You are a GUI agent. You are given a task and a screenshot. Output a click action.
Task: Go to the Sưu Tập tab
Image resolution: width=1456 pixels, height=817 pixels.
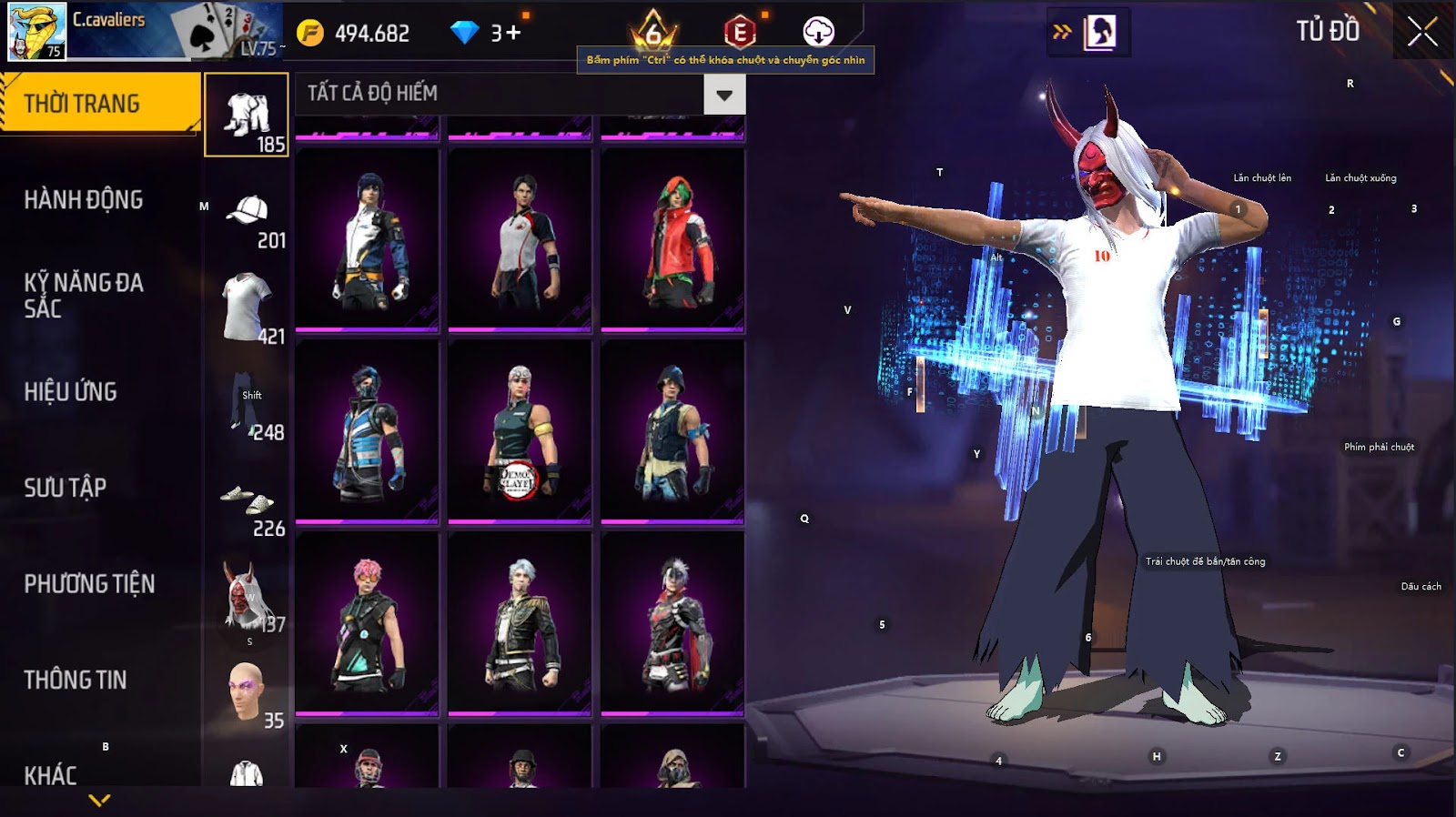coord(66,488)
